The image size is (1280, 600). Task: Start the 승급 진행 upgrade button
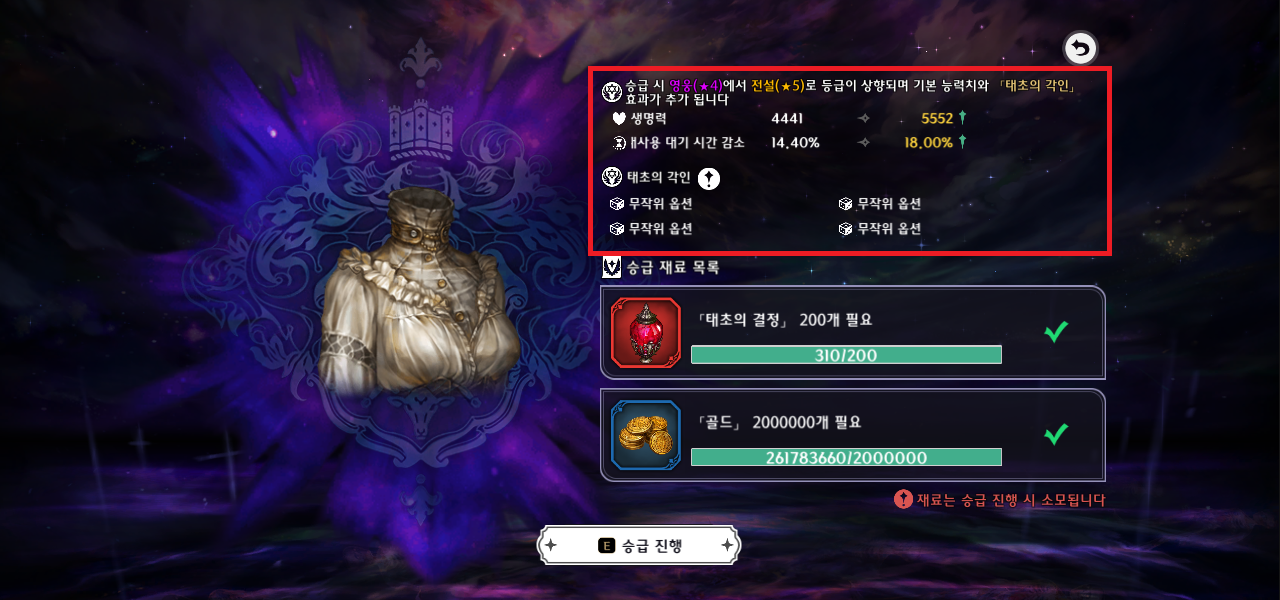point(640,545)
